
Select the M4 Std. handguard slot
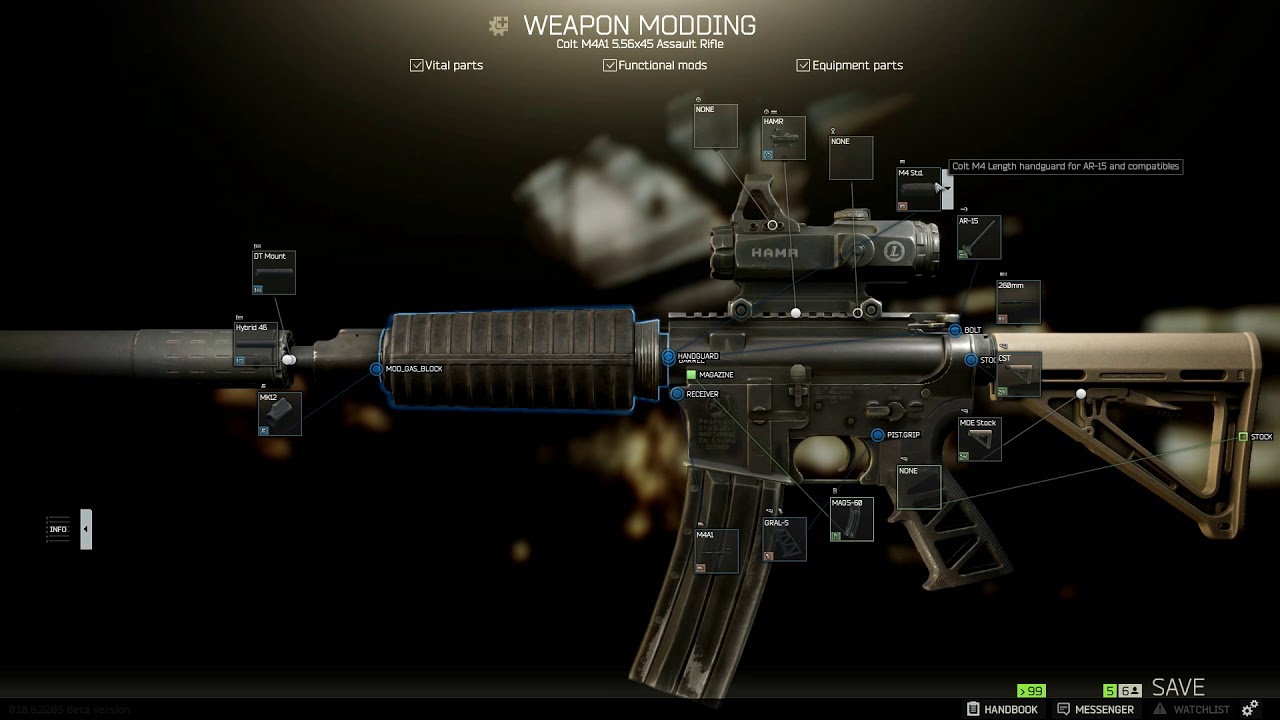(918, 189)
